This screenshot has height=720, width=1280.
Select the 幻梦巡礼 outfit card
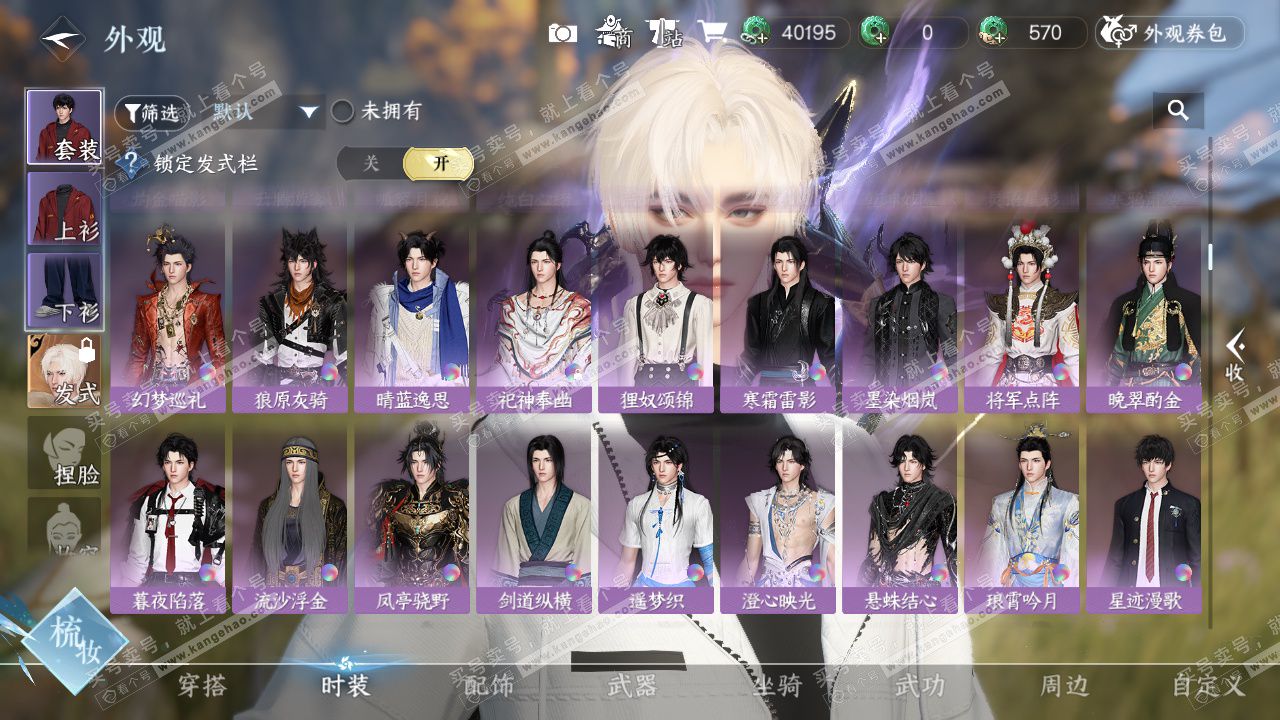point(168,315)
